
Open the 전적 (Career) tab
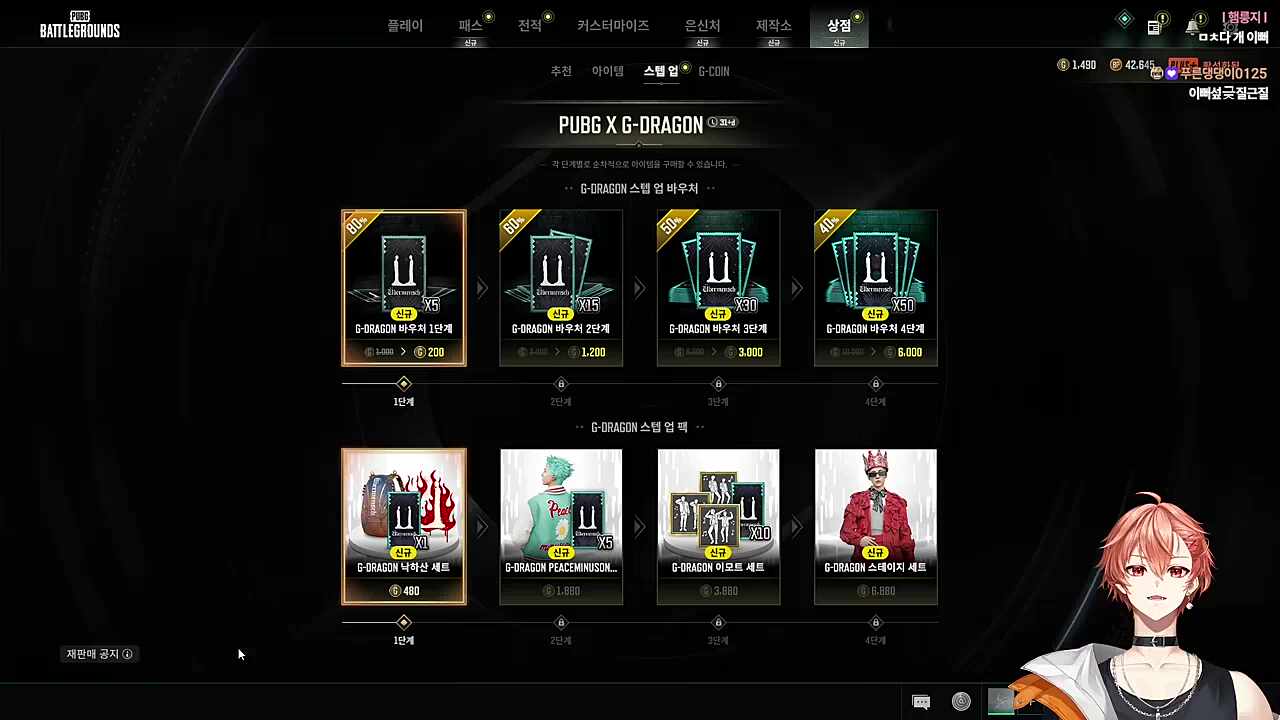tap(530, 26)
